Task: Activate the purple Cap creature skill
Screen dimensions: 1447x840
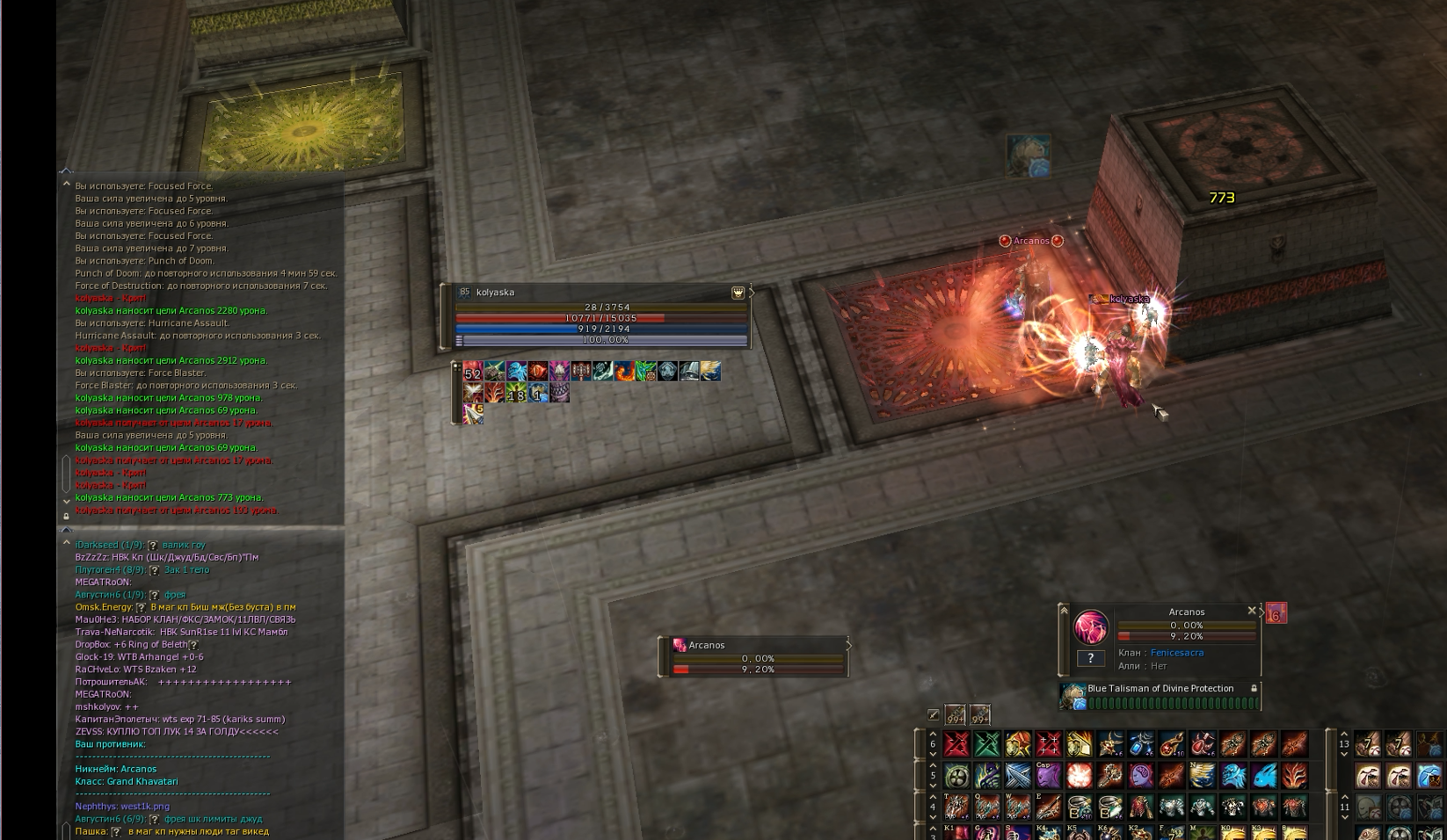Action: pos(1048,776)
